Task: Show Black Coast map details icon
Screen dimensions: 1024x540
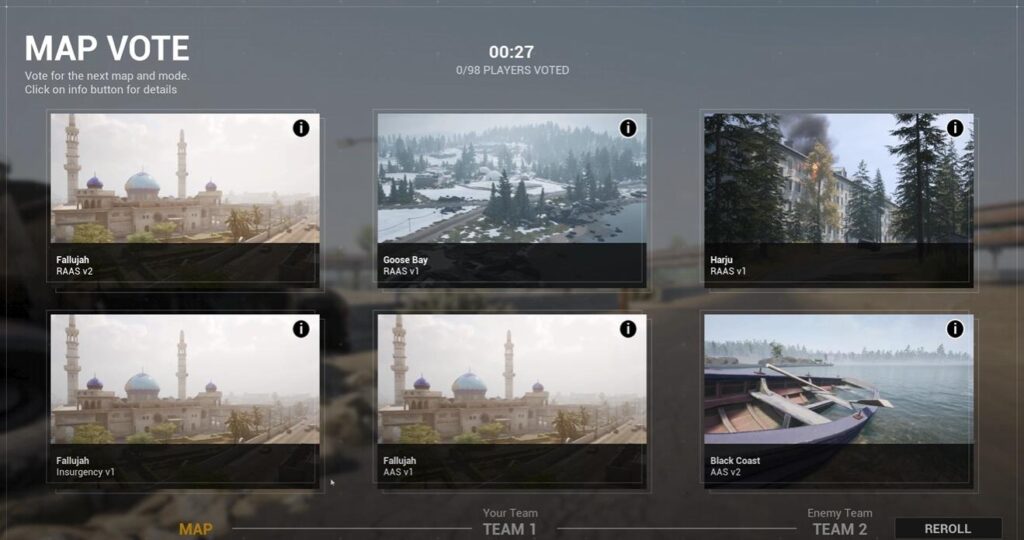Action: [x=955, y=329]
